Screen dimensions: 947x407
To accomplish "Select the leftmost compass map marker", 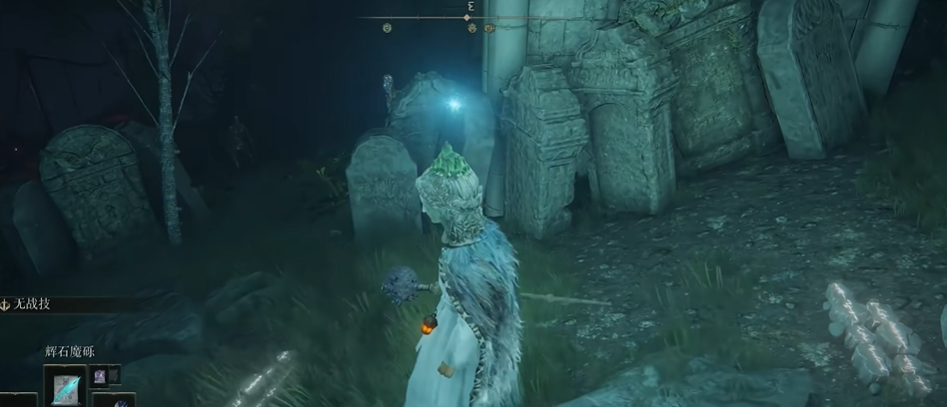I will pos(387,29).
